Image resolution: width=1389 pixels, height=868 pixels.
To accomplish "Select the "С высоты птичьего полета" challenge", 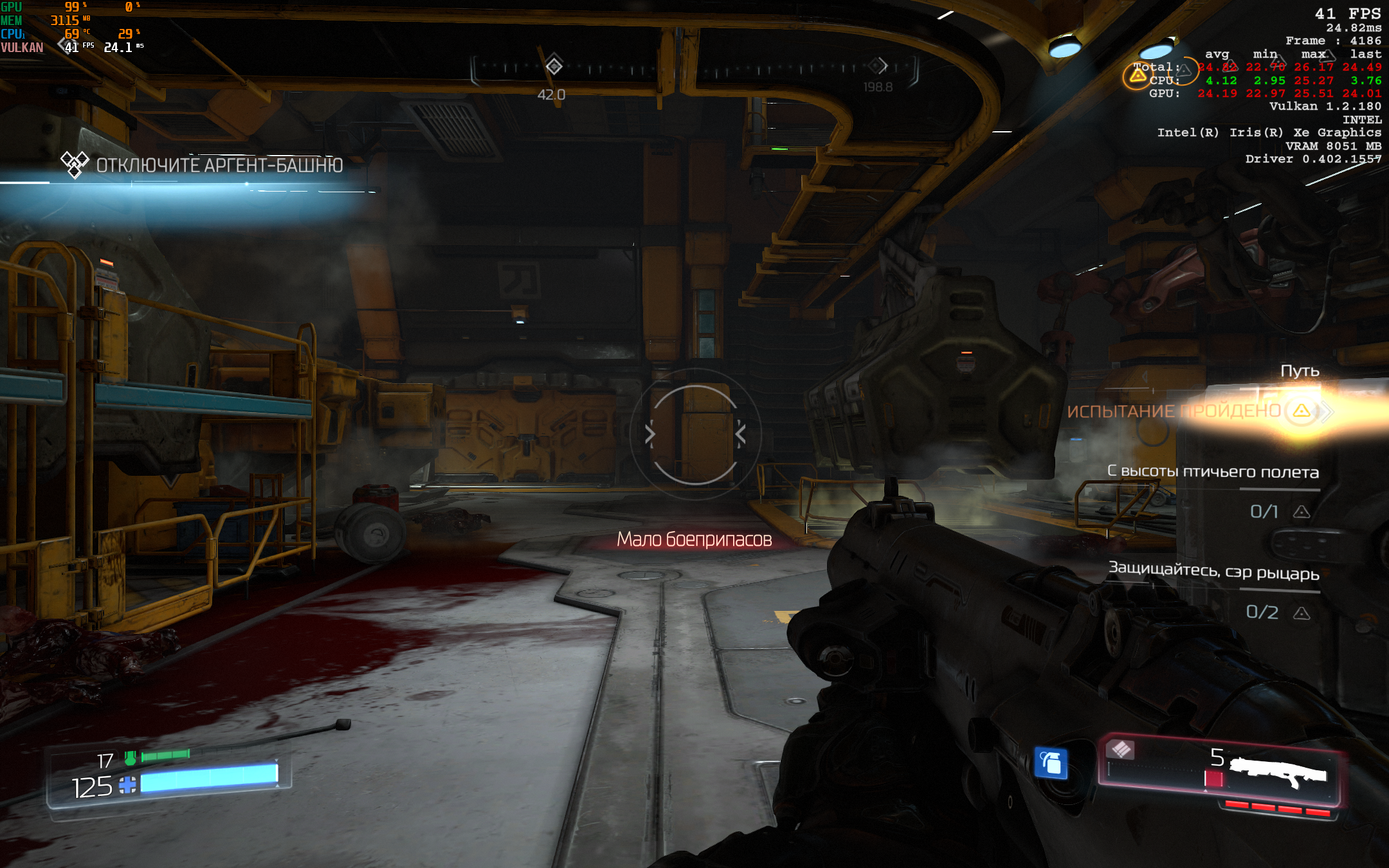I will click(x=1213, y=471).
